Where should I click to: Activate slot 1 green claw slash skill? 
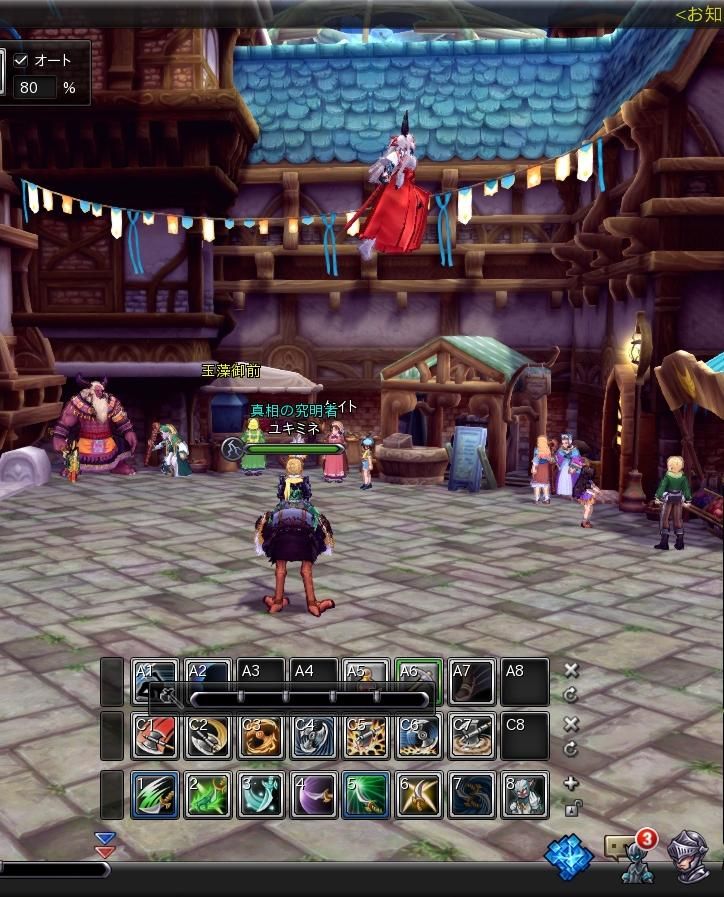pos(155,795)
